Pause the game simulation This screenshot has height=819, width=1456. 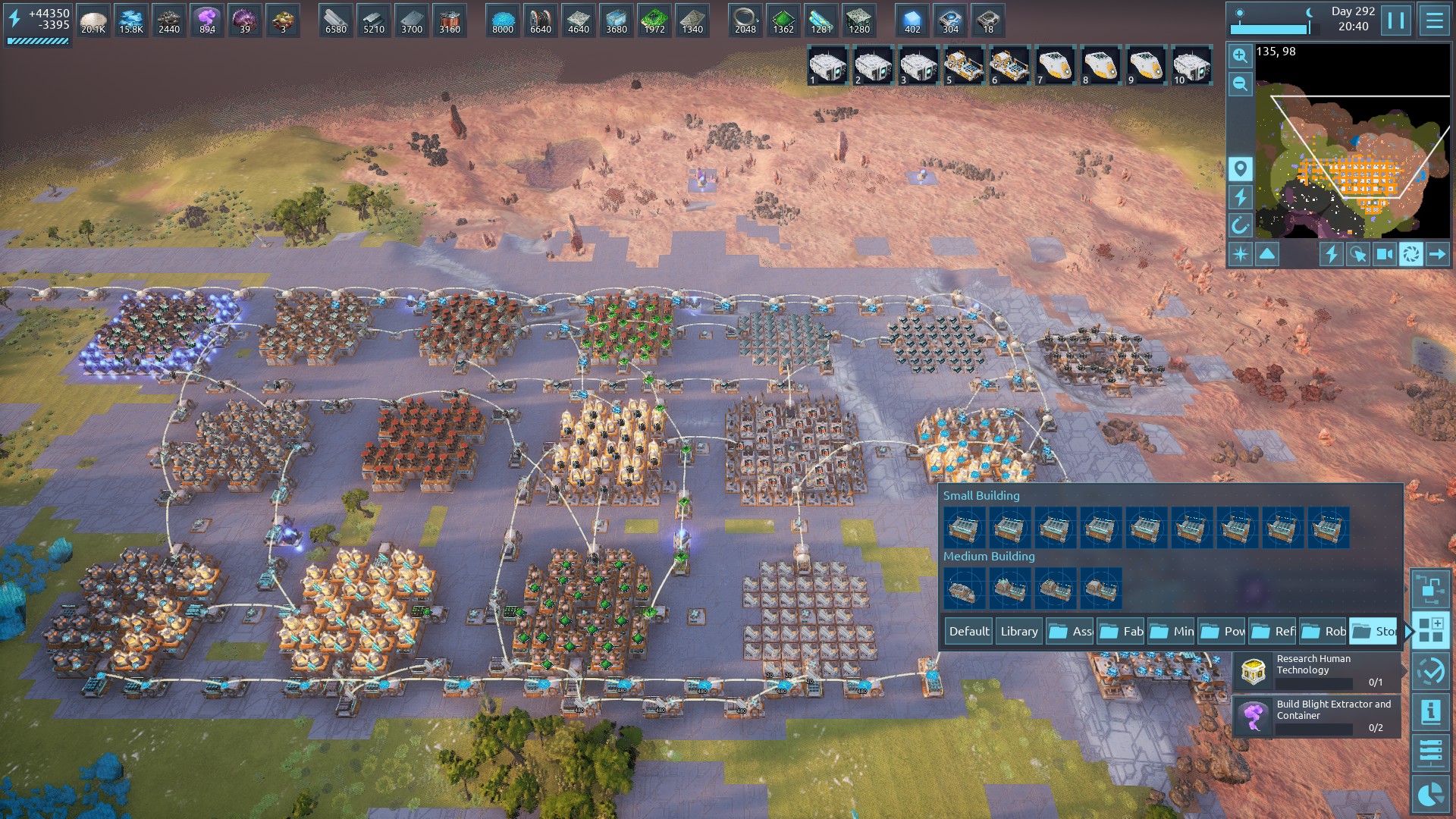pos(1395,20)
